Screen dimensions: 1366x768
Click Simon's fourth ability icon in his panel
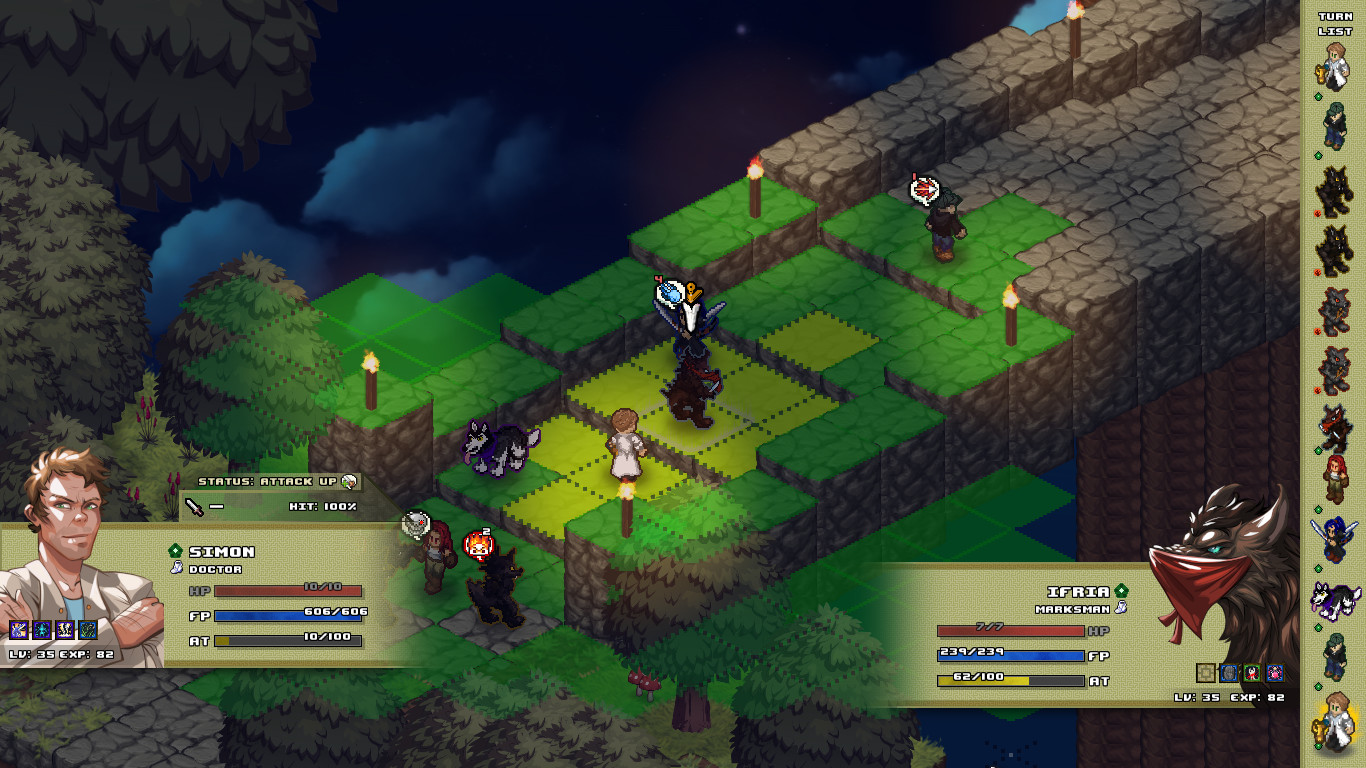pyautogui.click(x=87, y=631)
